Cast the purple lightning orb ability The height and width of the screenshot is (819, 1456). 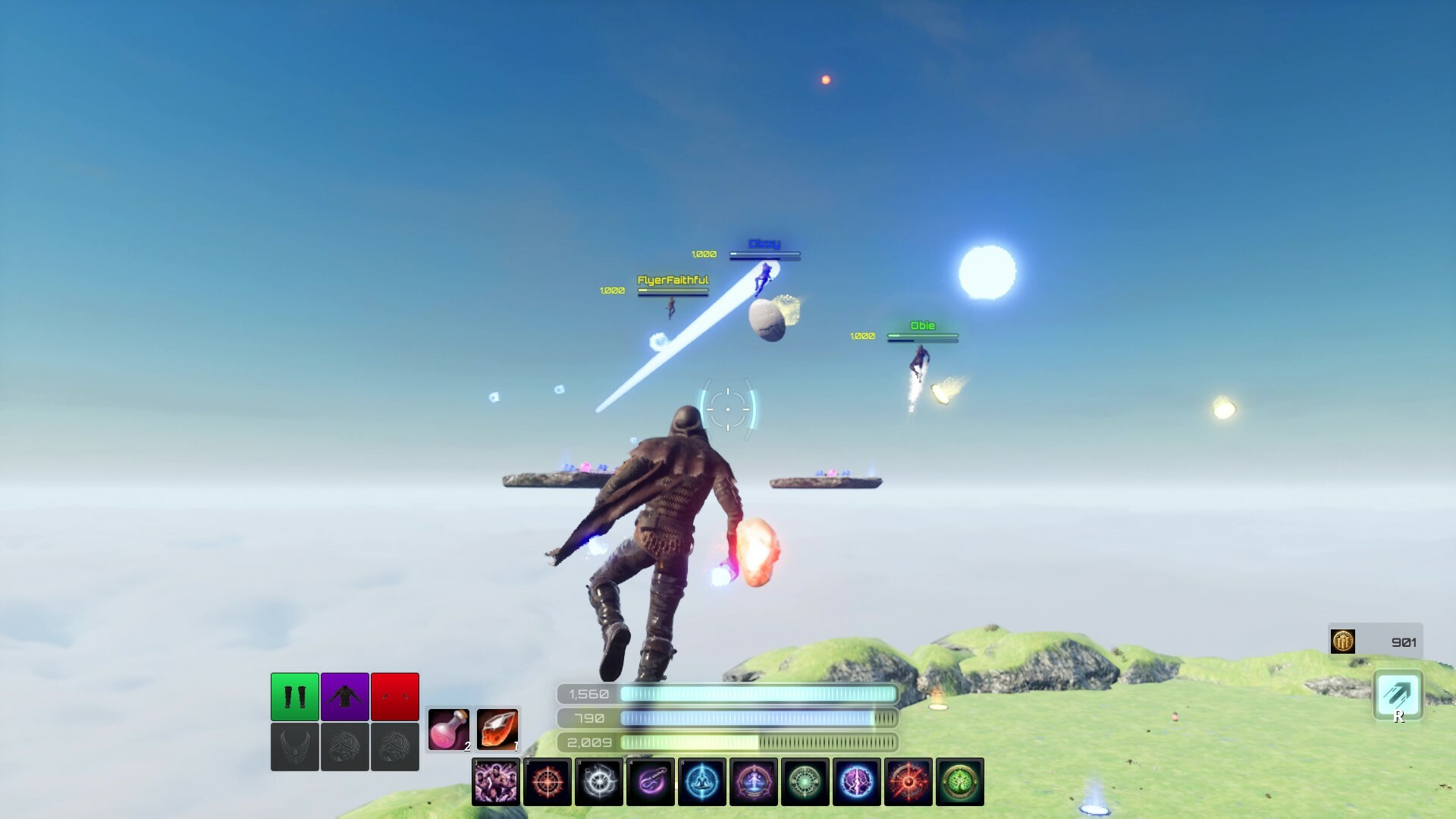click(857, 782)
